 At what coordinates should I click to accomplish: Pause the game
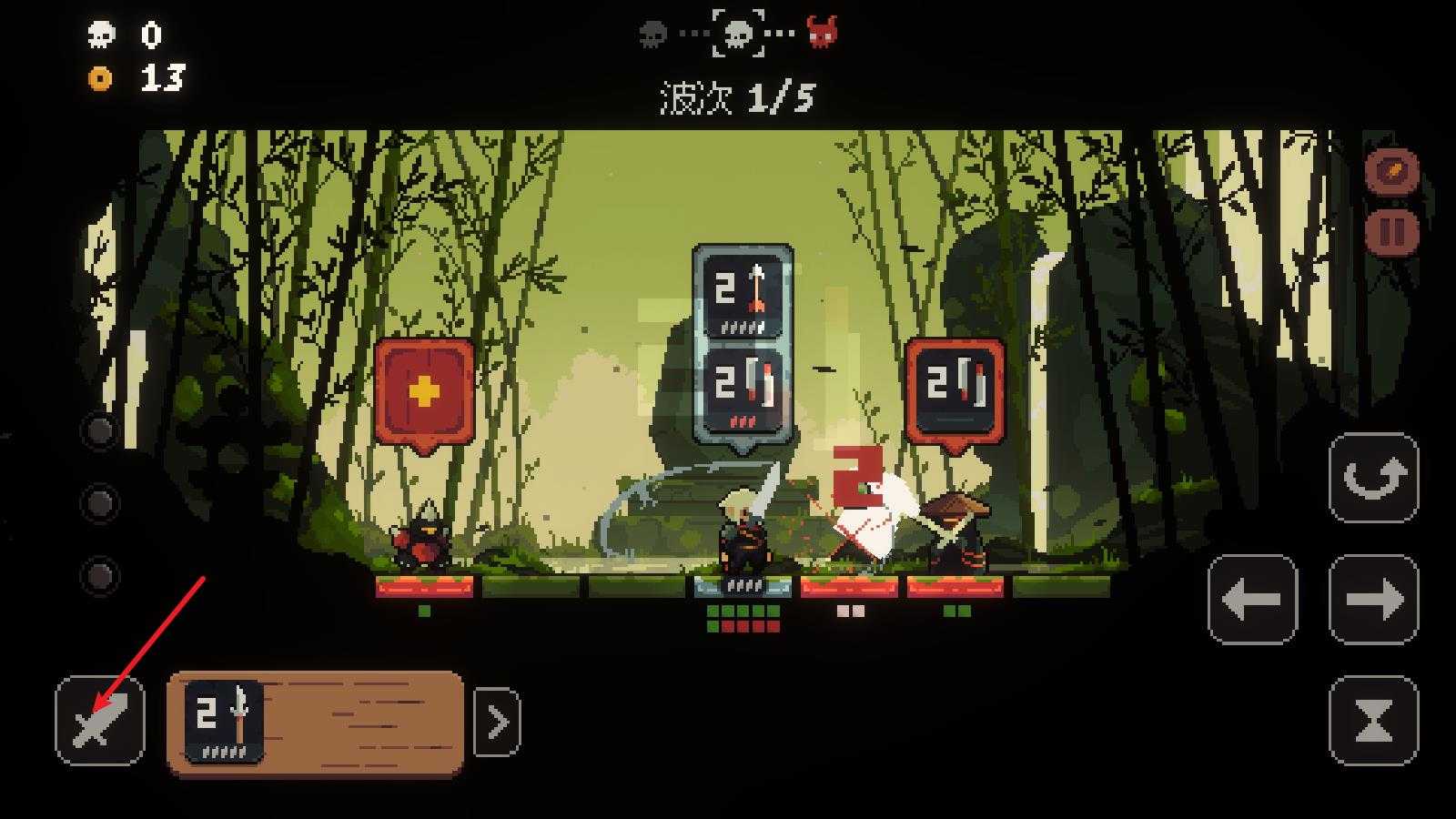(x=1392, y=229)
